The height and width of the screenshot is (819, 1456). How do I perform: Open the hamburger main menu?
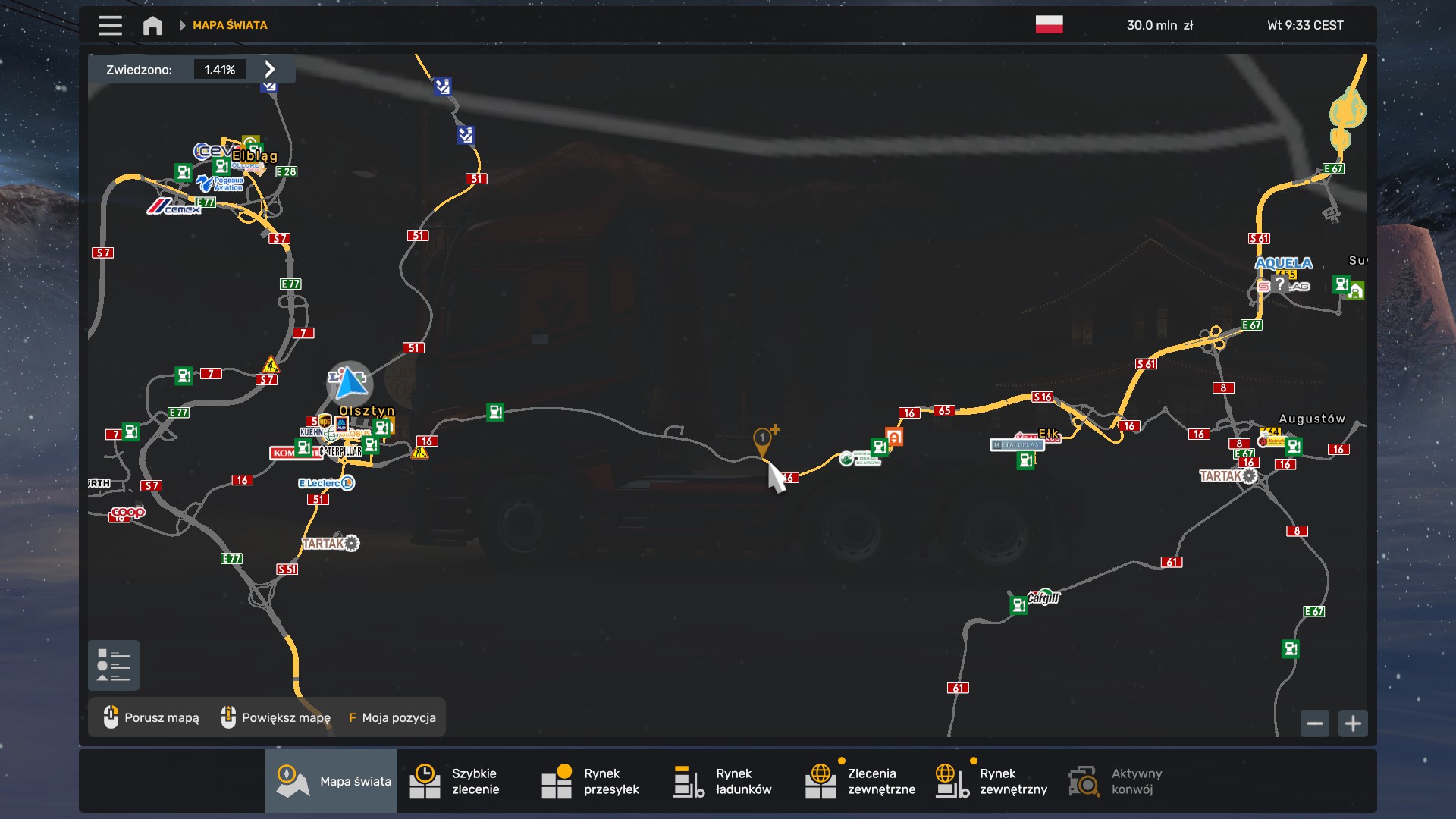pyautogui.click(x=110, y=25)
